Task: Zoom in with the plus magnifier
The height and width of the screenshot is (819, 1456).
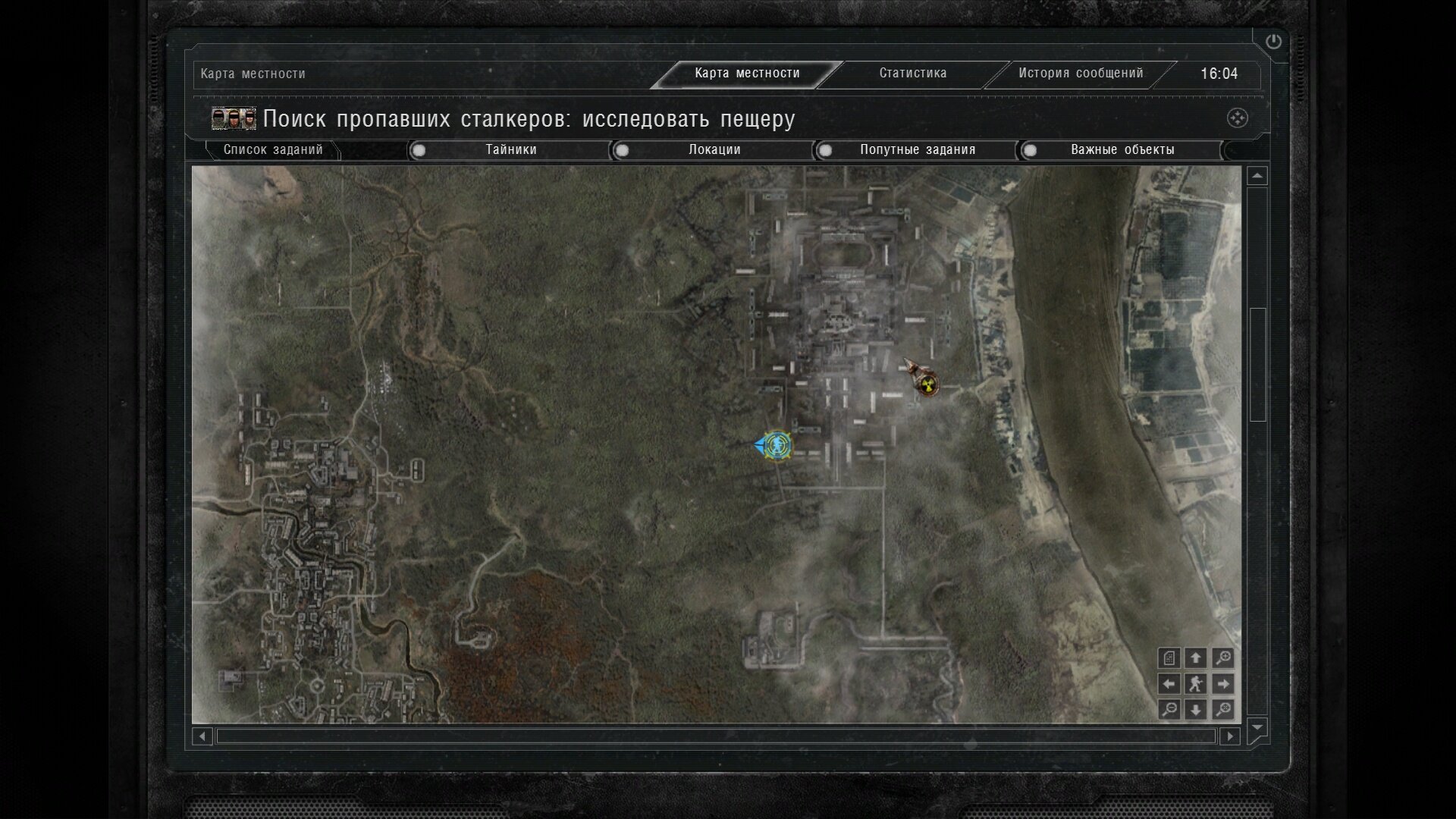Action: 1222,658
